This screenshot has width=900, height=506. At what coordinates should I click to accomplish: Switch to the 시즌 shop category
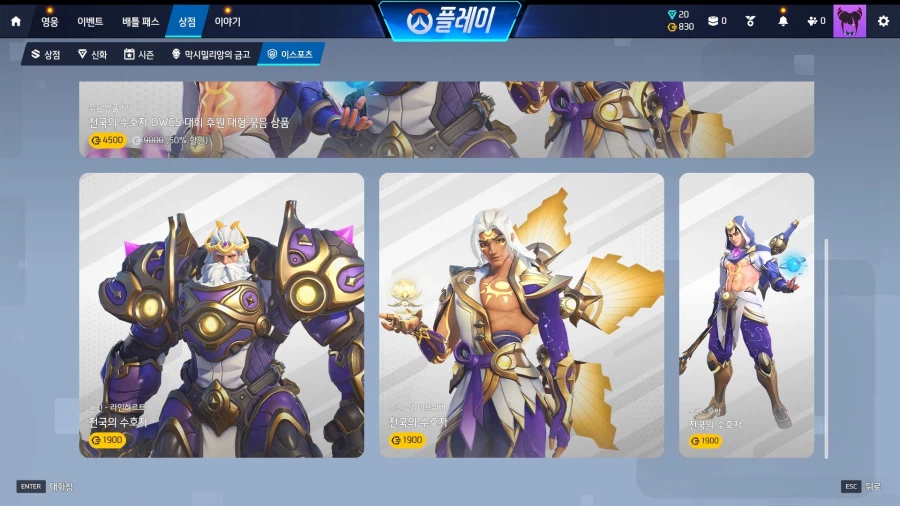point(139,54)
